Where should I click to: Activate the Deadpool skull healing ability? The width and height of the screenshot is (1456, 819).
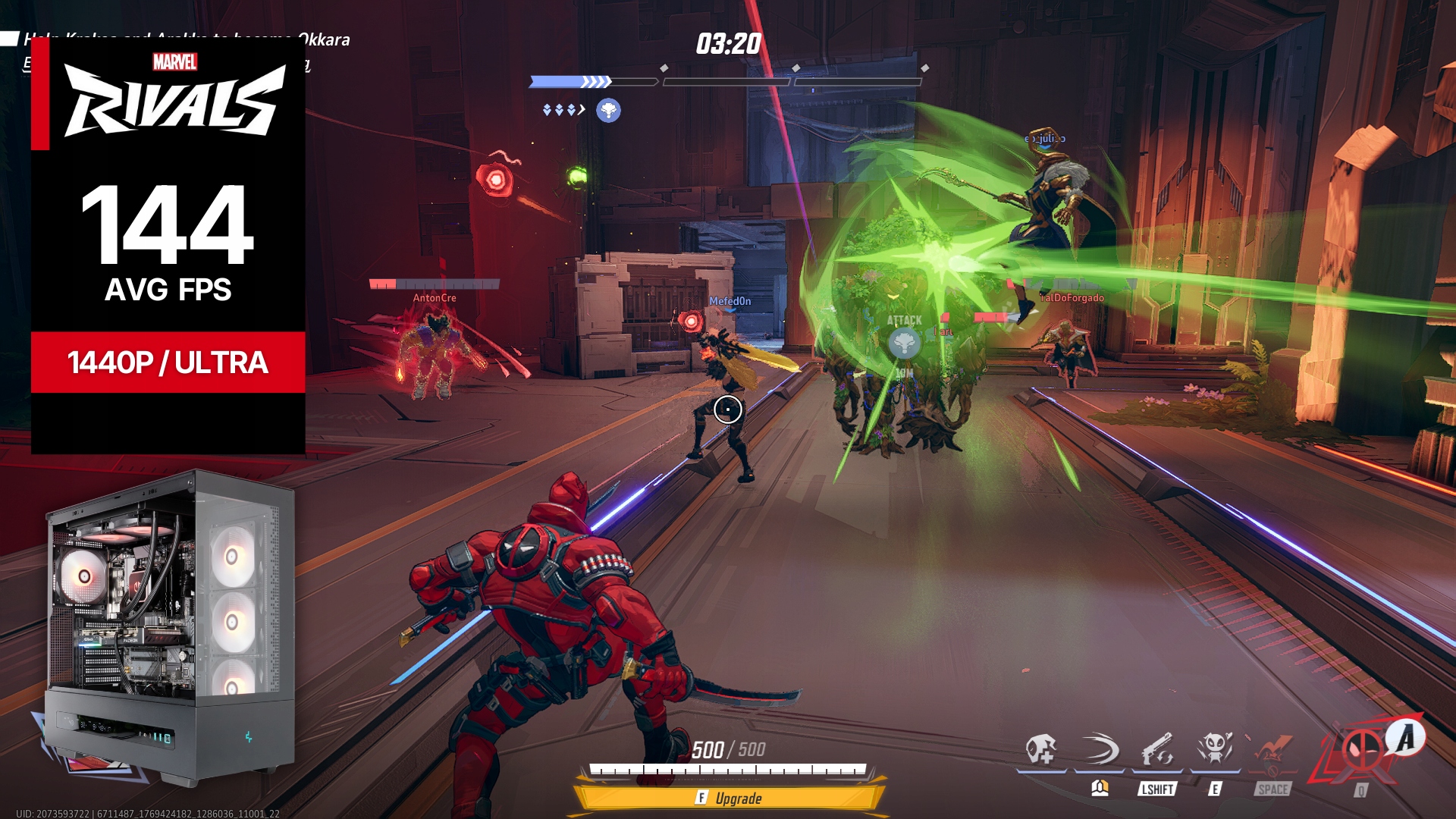[x=1040, y=750]
